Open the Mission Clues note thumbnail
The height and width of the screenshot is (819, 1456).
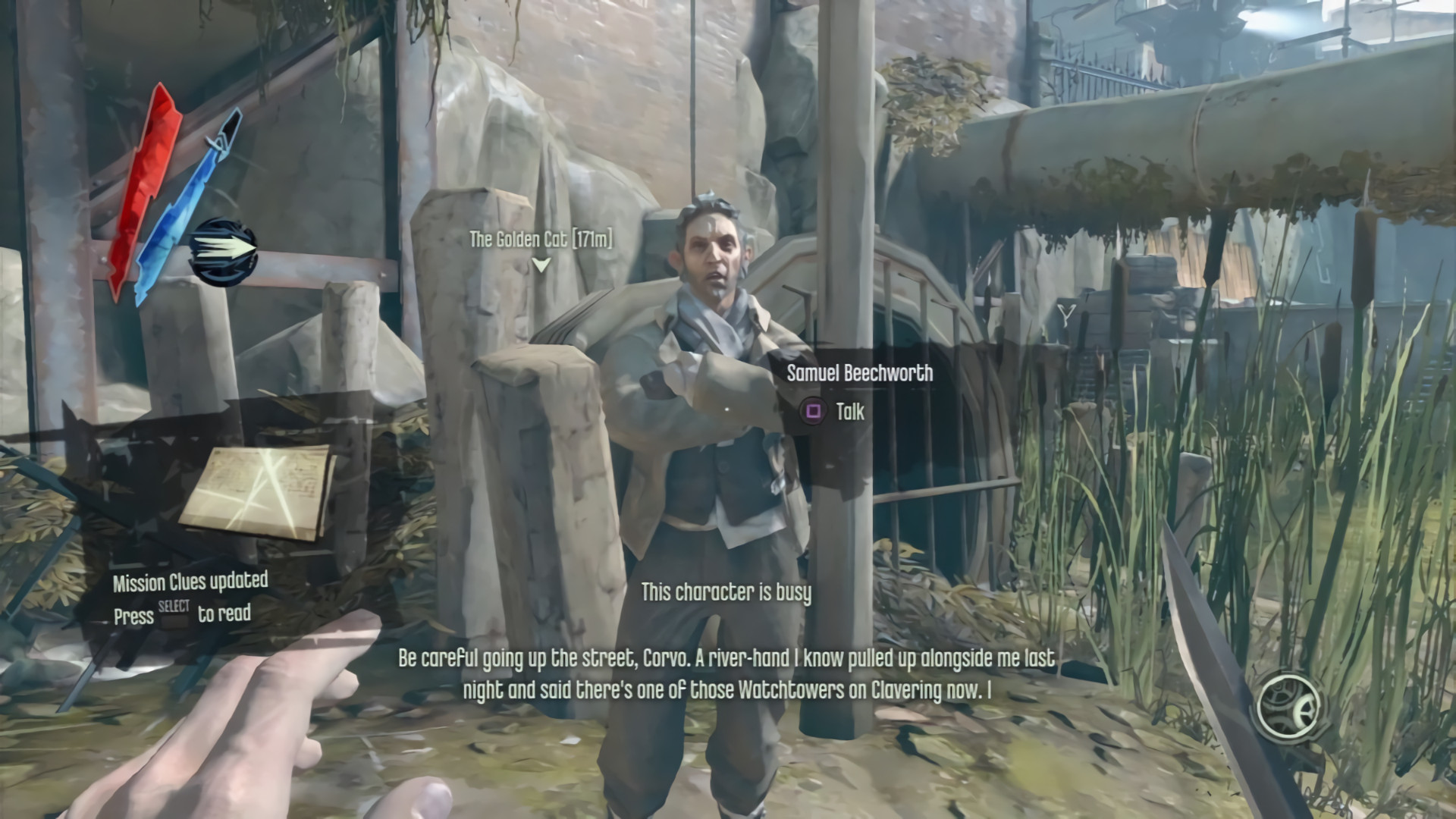click(x=258, y=491)
